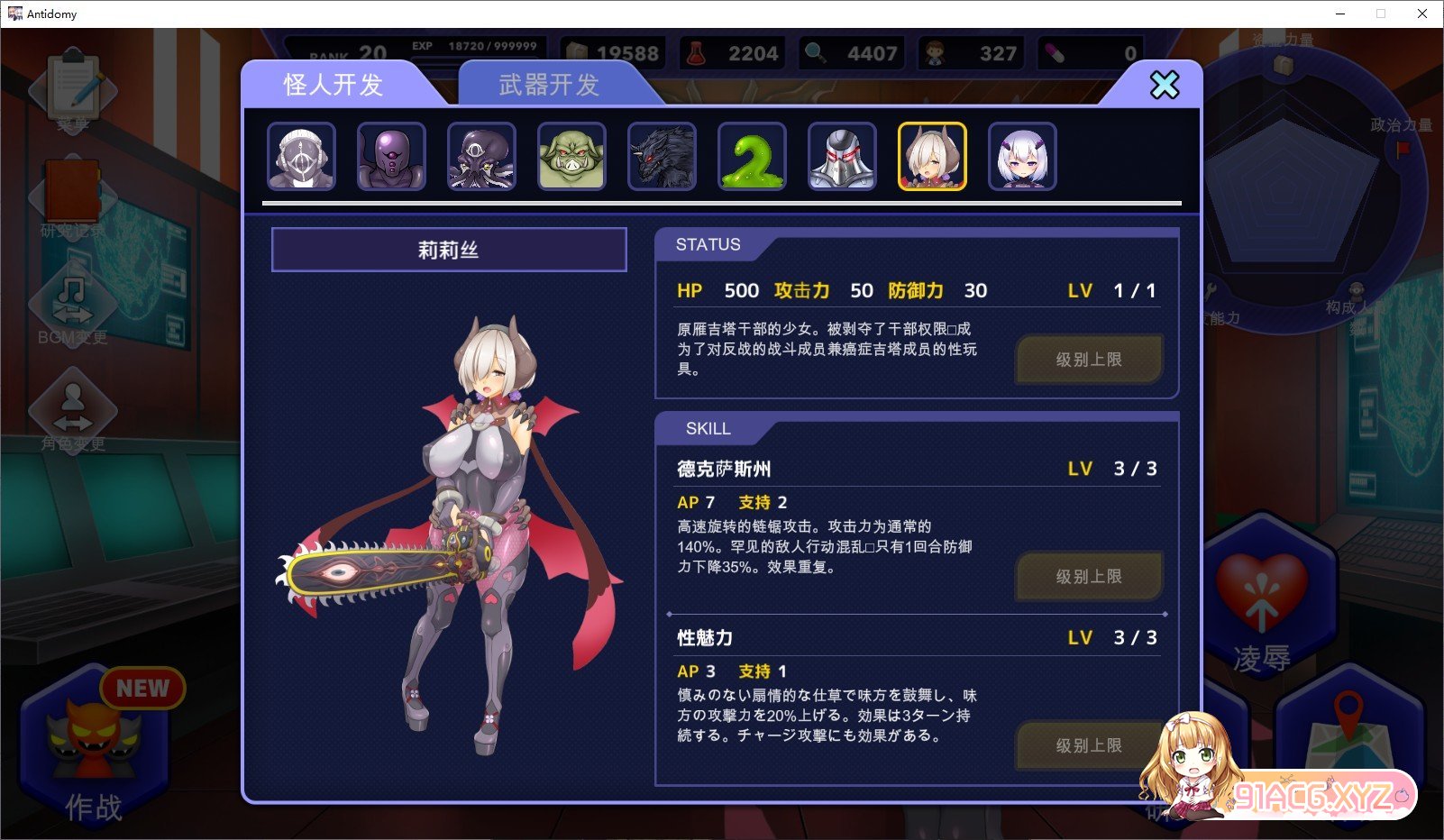The image size is (1444, 840).
Task: Select the tentacled octopus monster portrait
Action: click(x=481, y=157)
